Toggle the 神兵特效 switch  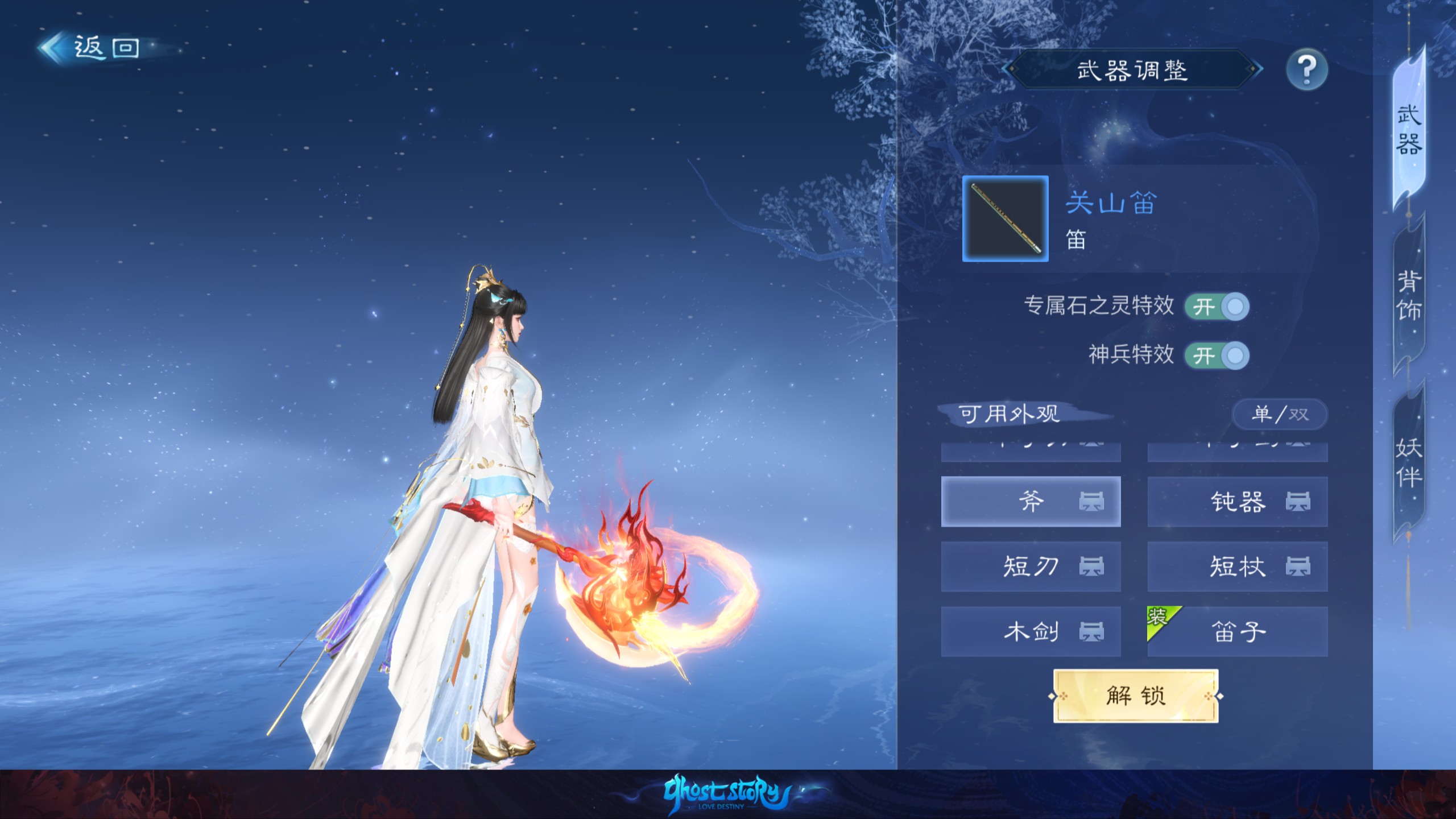point(1217,356)
